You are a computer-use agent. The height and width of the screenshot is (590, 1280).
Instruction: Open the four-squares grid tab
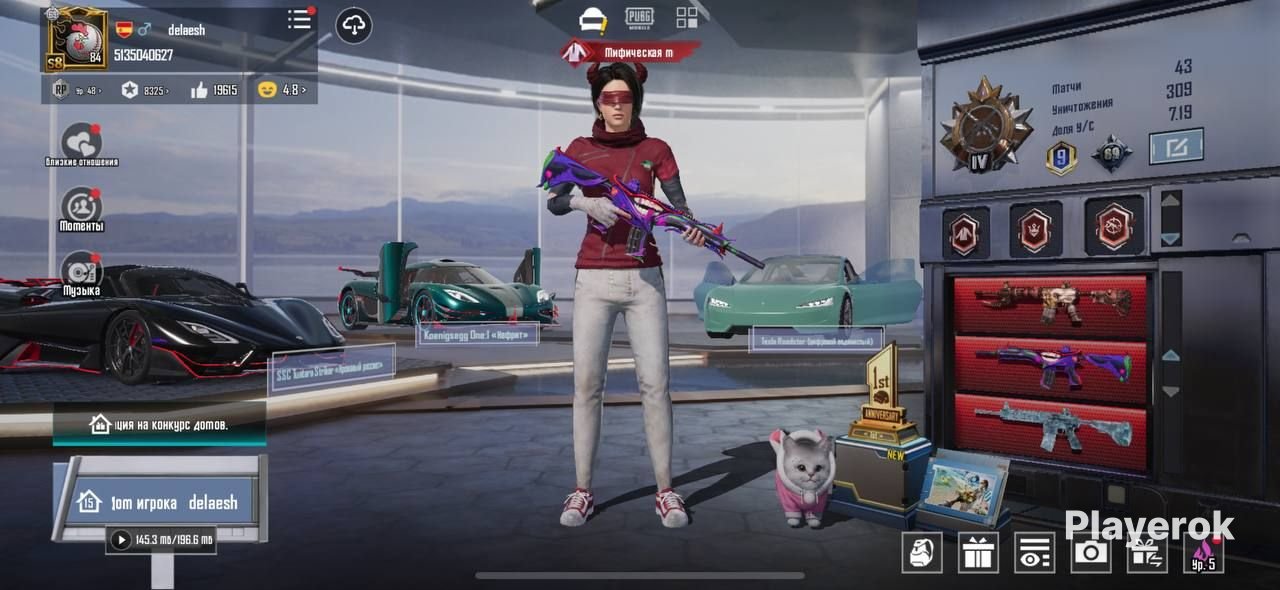pyautogui.click(x=686, y=18)
